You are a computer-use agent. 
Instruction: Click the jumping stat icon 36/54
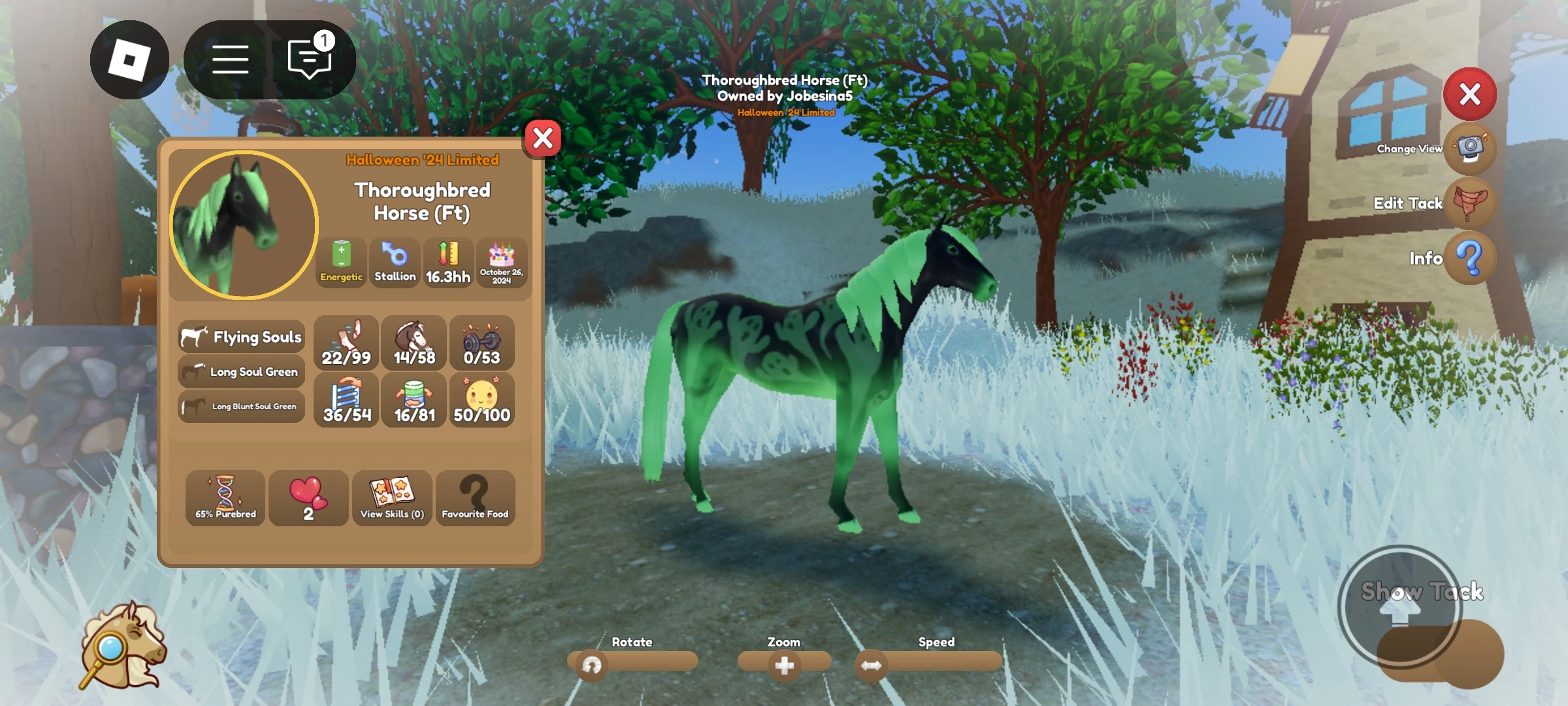[346, 399]
